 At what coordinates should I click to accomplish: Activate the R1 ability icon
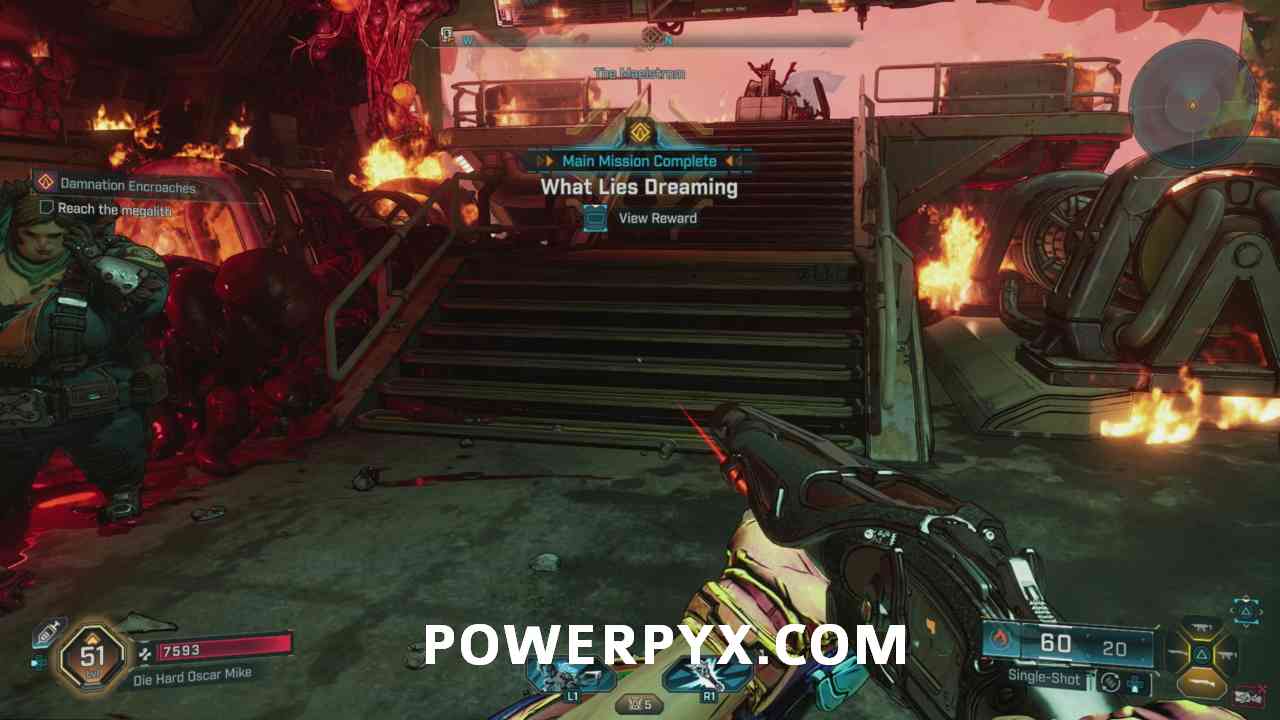tap(709, 675)
